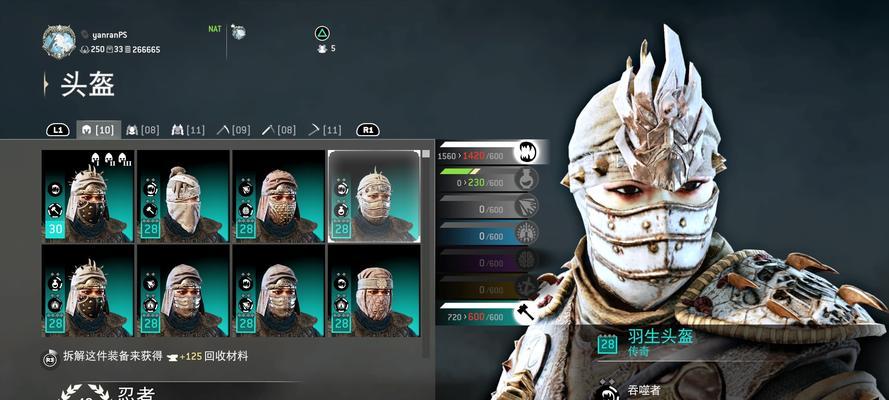Open the helmet tab marked [10]

tap(100, 130)
